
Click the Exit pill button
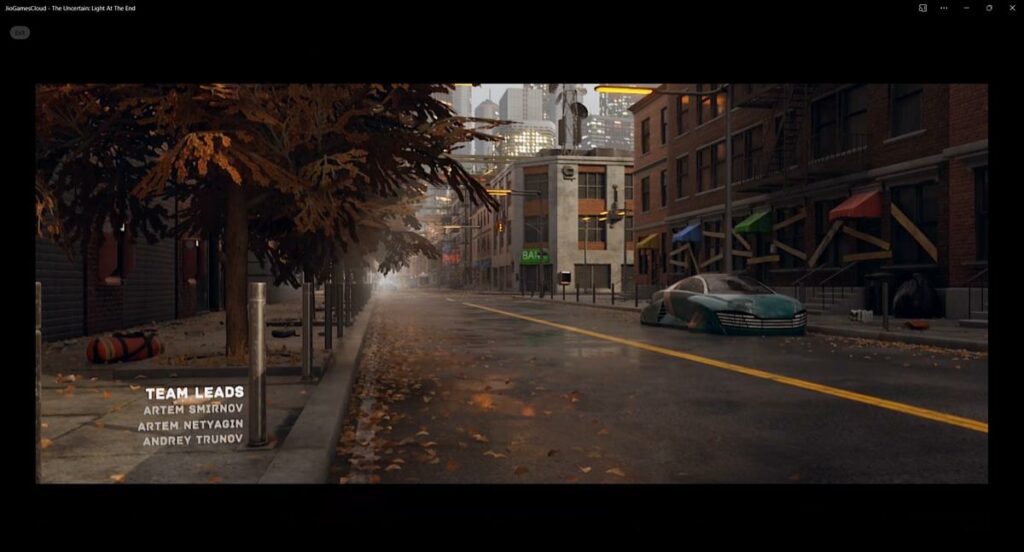20,32
